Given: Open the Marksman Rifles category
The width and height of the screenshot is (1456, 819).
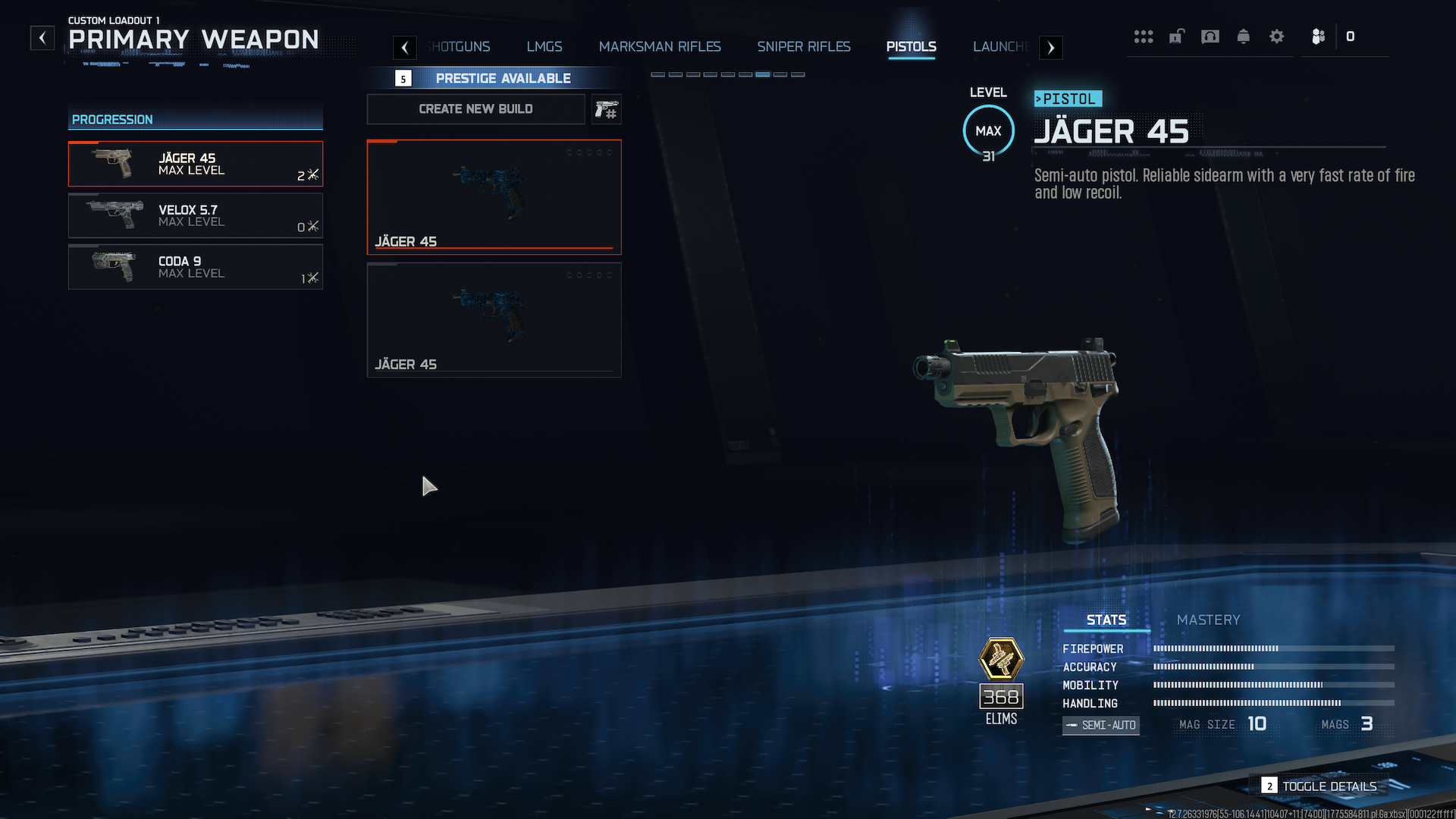Looking at the screenshot, I should coord(660,47).
